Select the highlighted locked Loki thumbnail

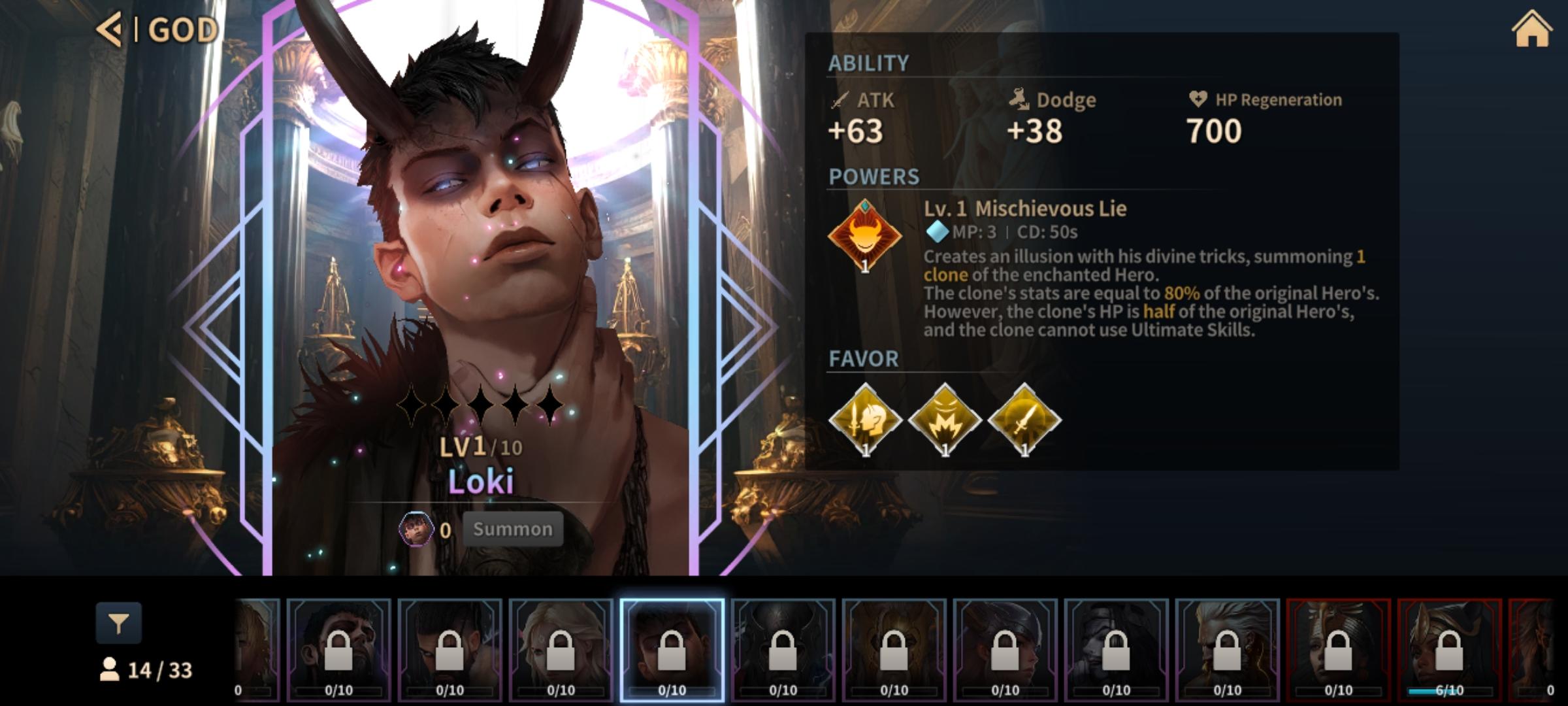(x=672, y=648)
